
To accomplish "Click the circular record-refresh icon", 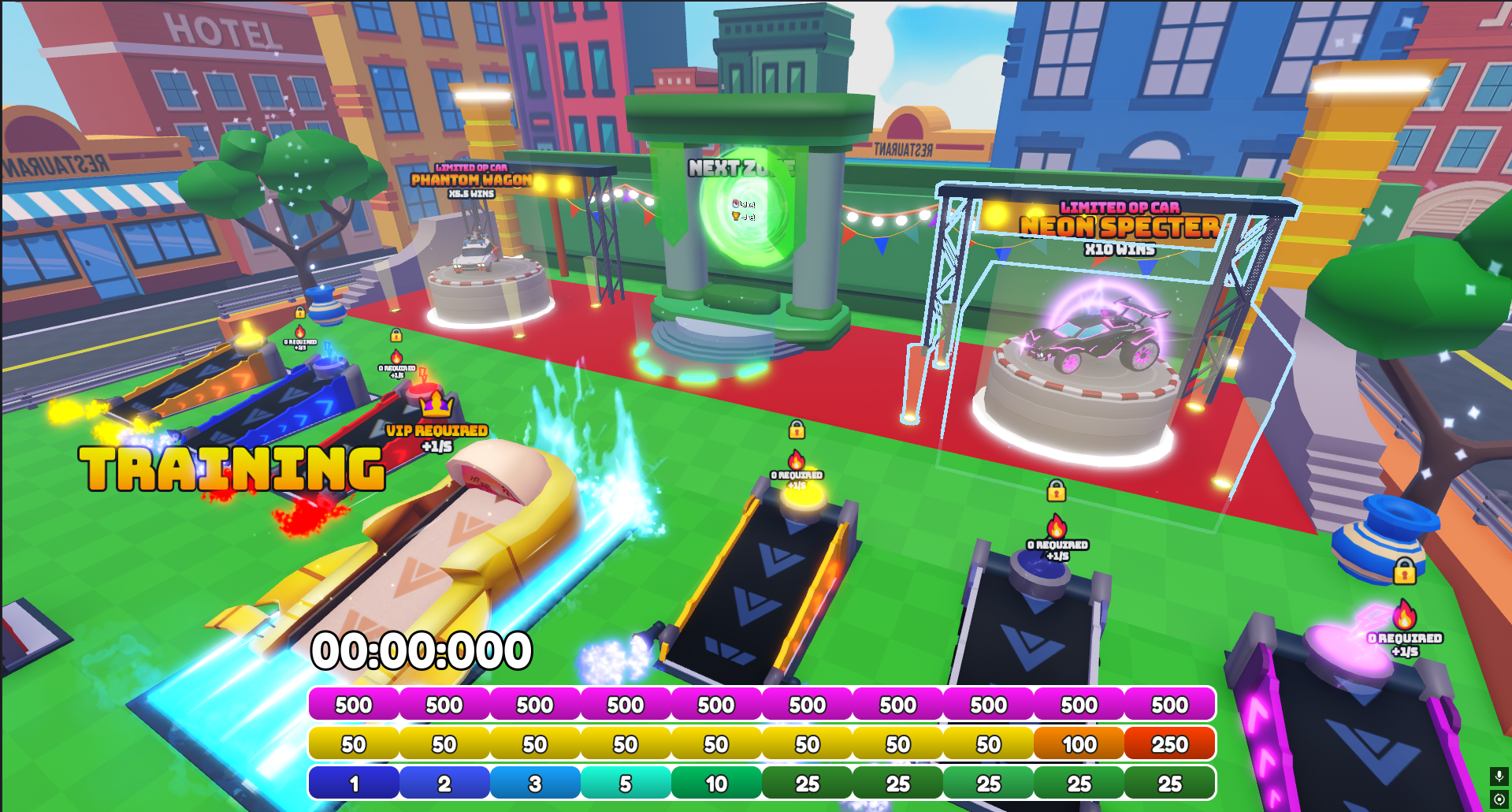I will pyautogui.click(x=1499, y=799).
